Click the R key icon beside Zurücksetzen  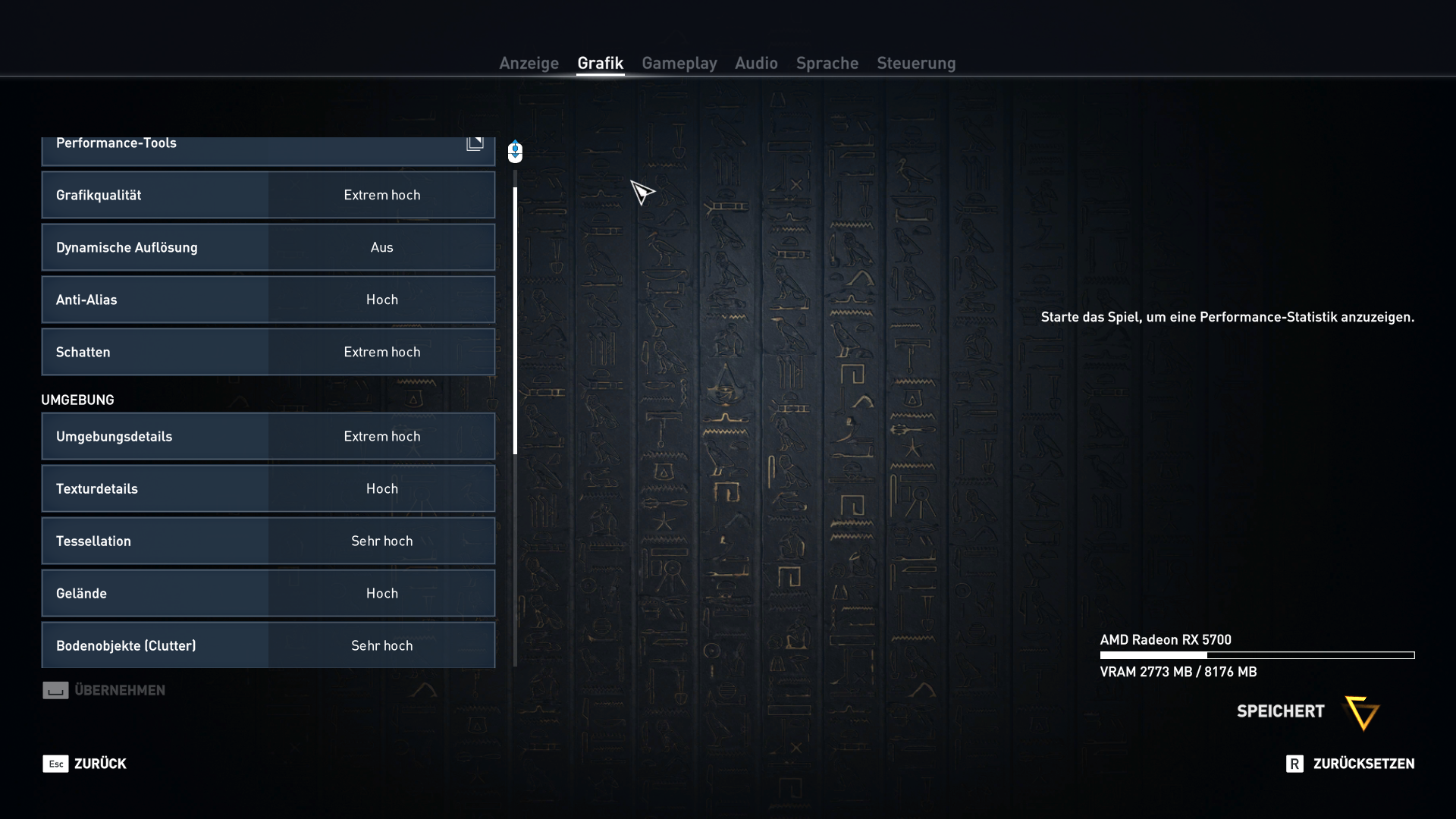click(1294, 764)
